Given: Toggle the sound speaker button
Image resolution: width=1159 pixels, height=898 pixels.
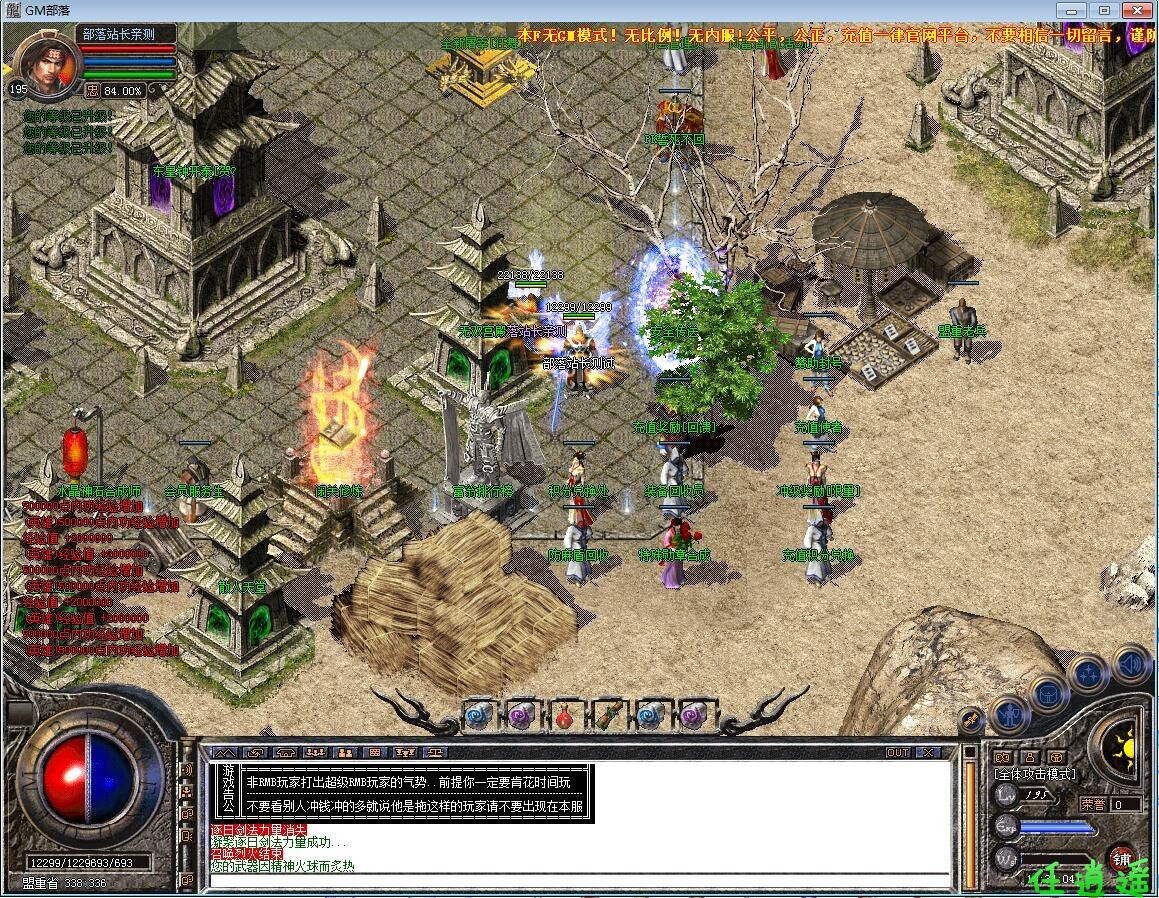Looking at the screenshot, I should 1131,664.
